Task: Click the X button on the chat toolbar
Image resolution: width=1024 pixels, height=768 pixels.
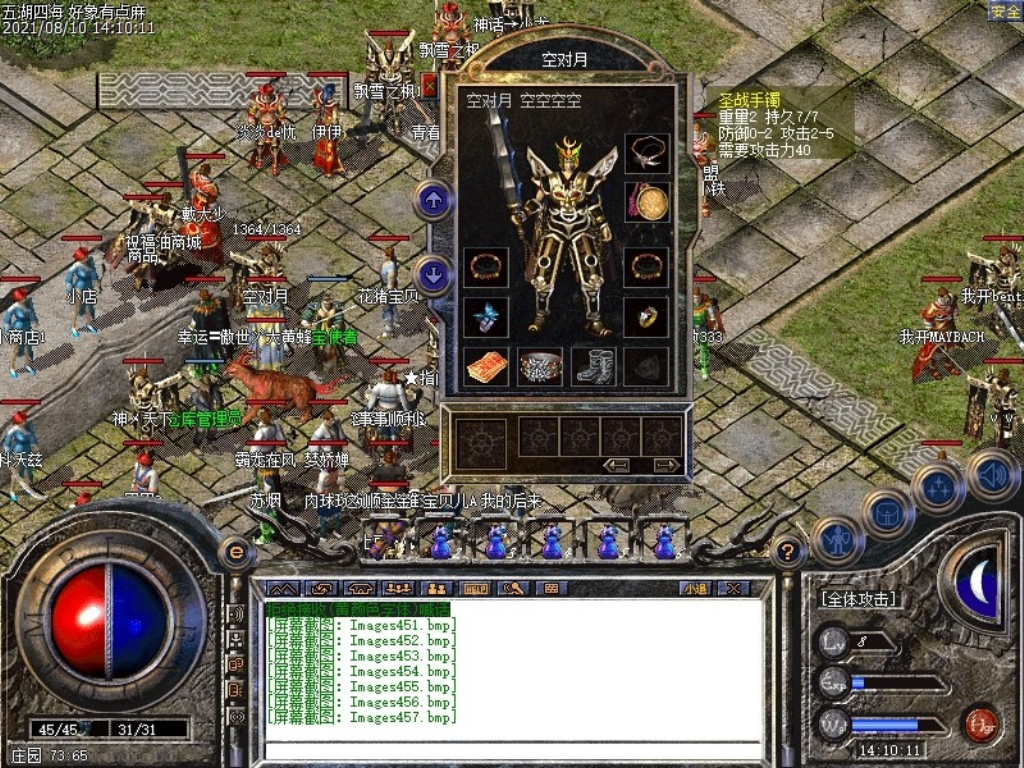Action: coord(733,588)
